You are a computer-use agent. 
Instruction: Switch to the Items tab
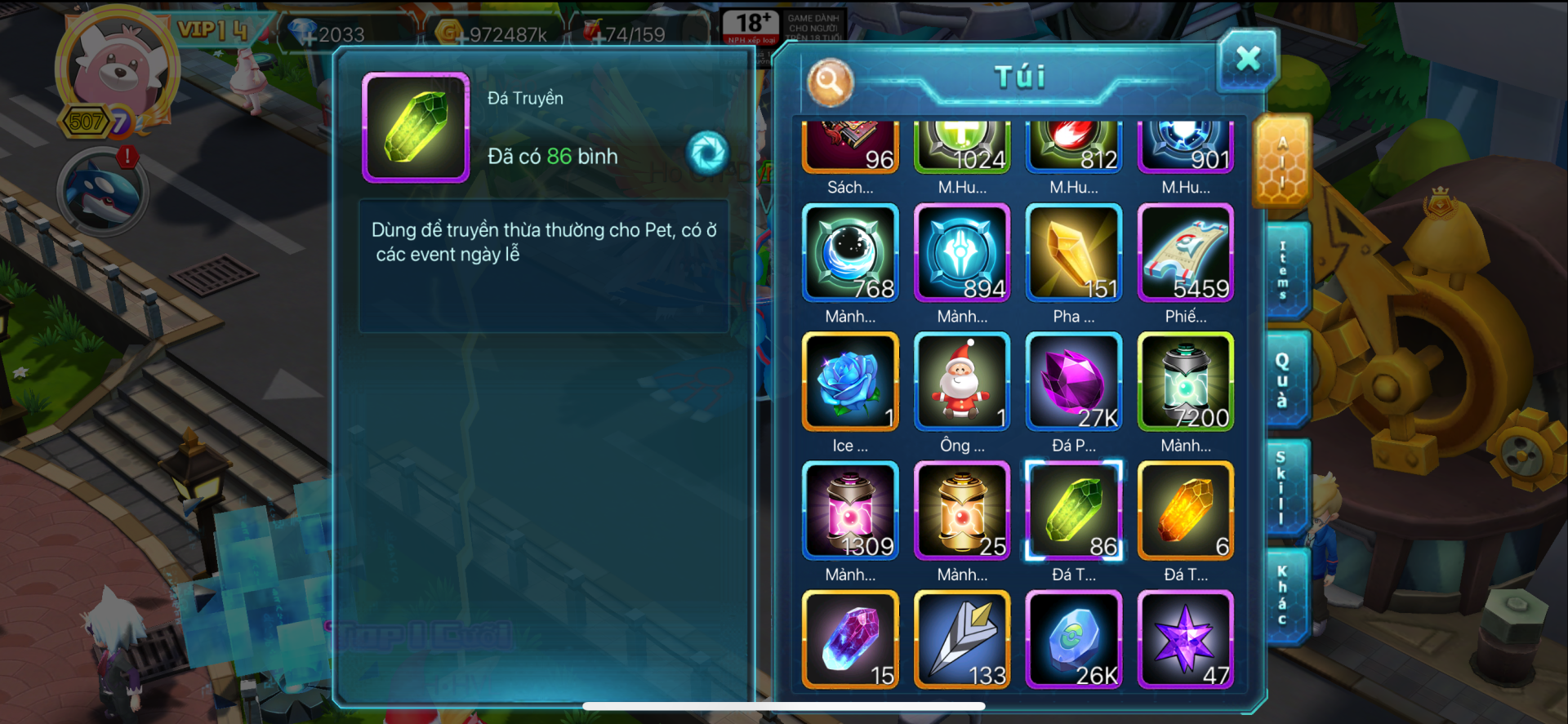(1284, 270)
